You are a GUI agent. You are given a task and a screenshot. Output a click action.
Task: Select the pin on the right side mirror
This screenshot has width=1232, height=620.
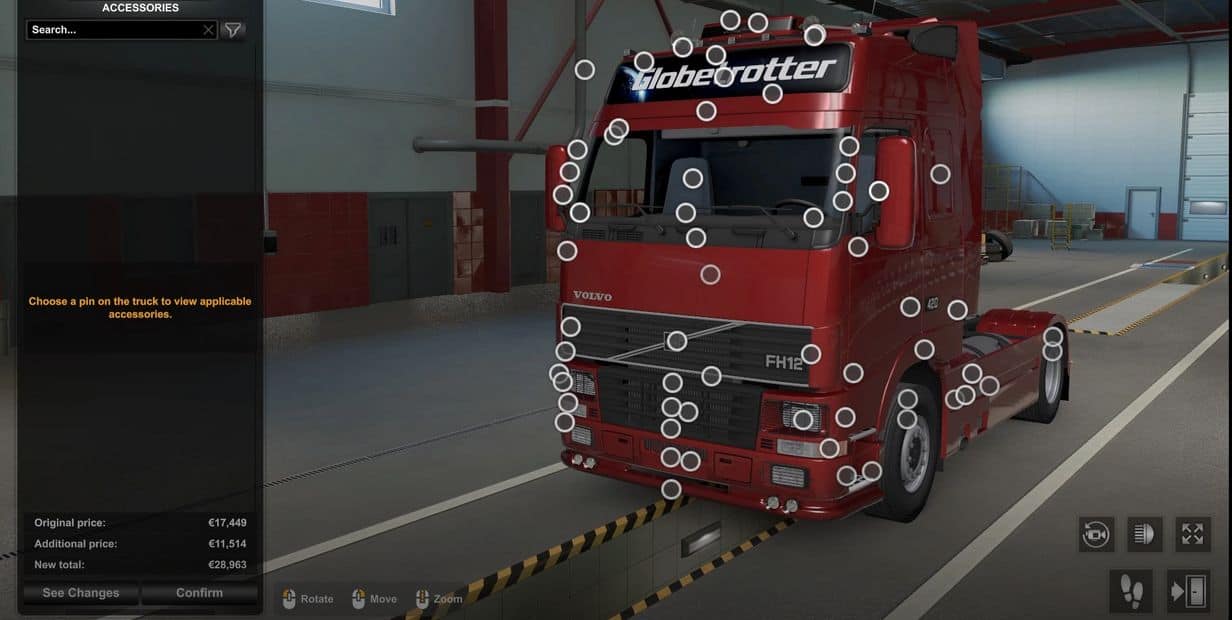pos(878,190)
